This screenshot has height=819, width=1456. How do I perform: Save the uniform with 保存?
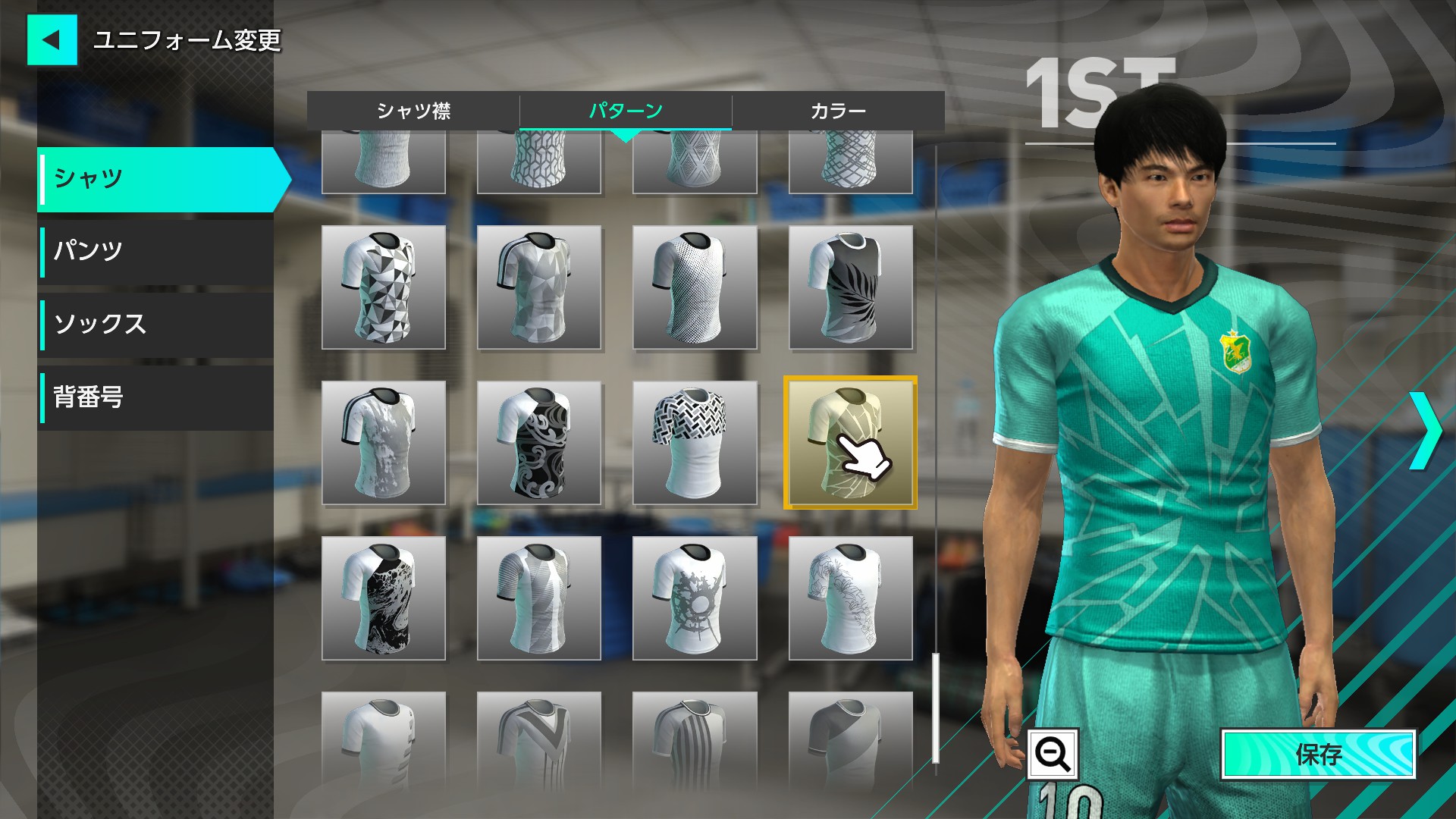tap(1318, 755)
